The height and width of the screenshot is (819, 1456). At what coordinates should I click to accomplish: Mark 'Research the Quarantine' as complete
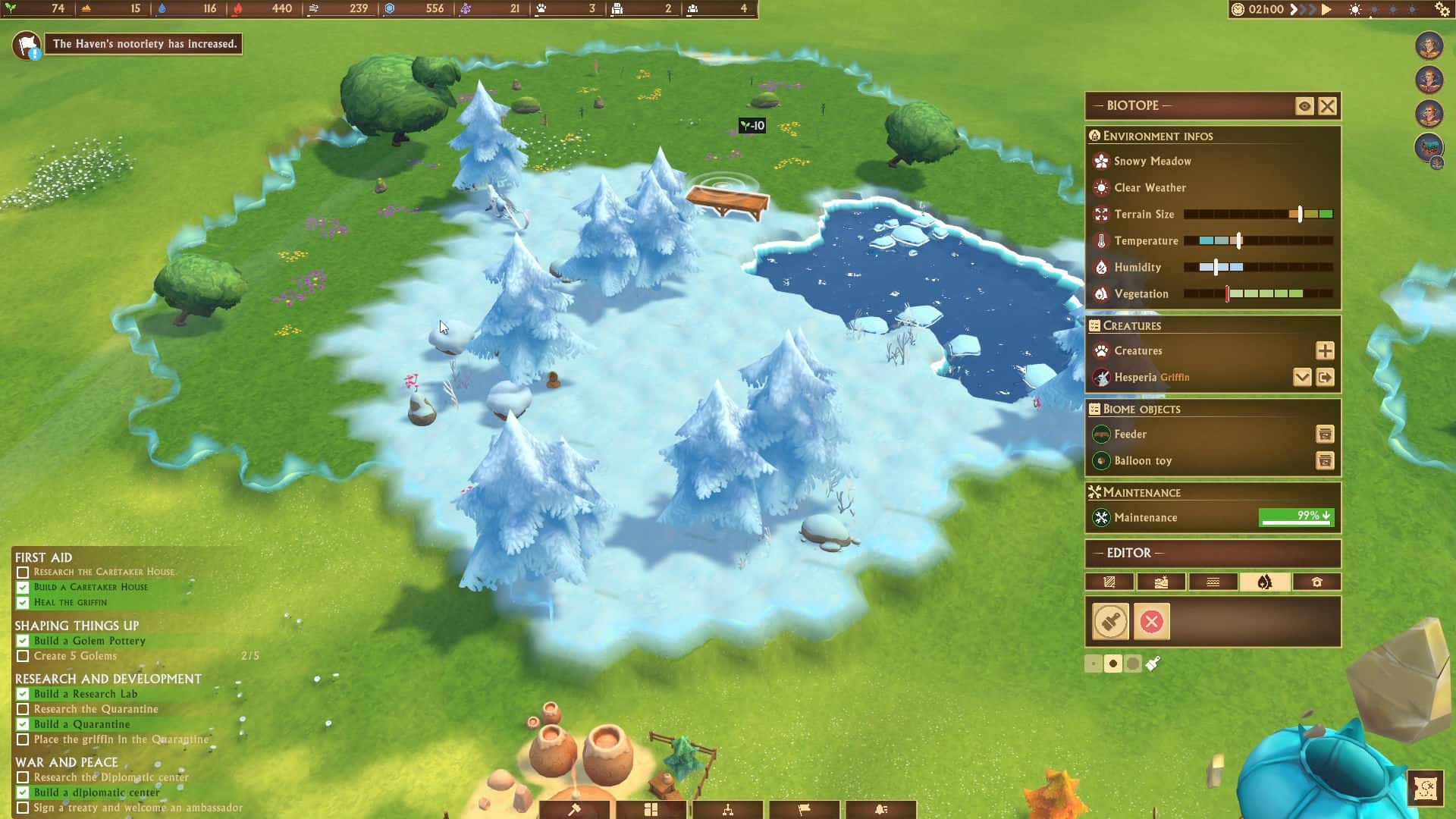pyautogui.click(x=22, y=709)
